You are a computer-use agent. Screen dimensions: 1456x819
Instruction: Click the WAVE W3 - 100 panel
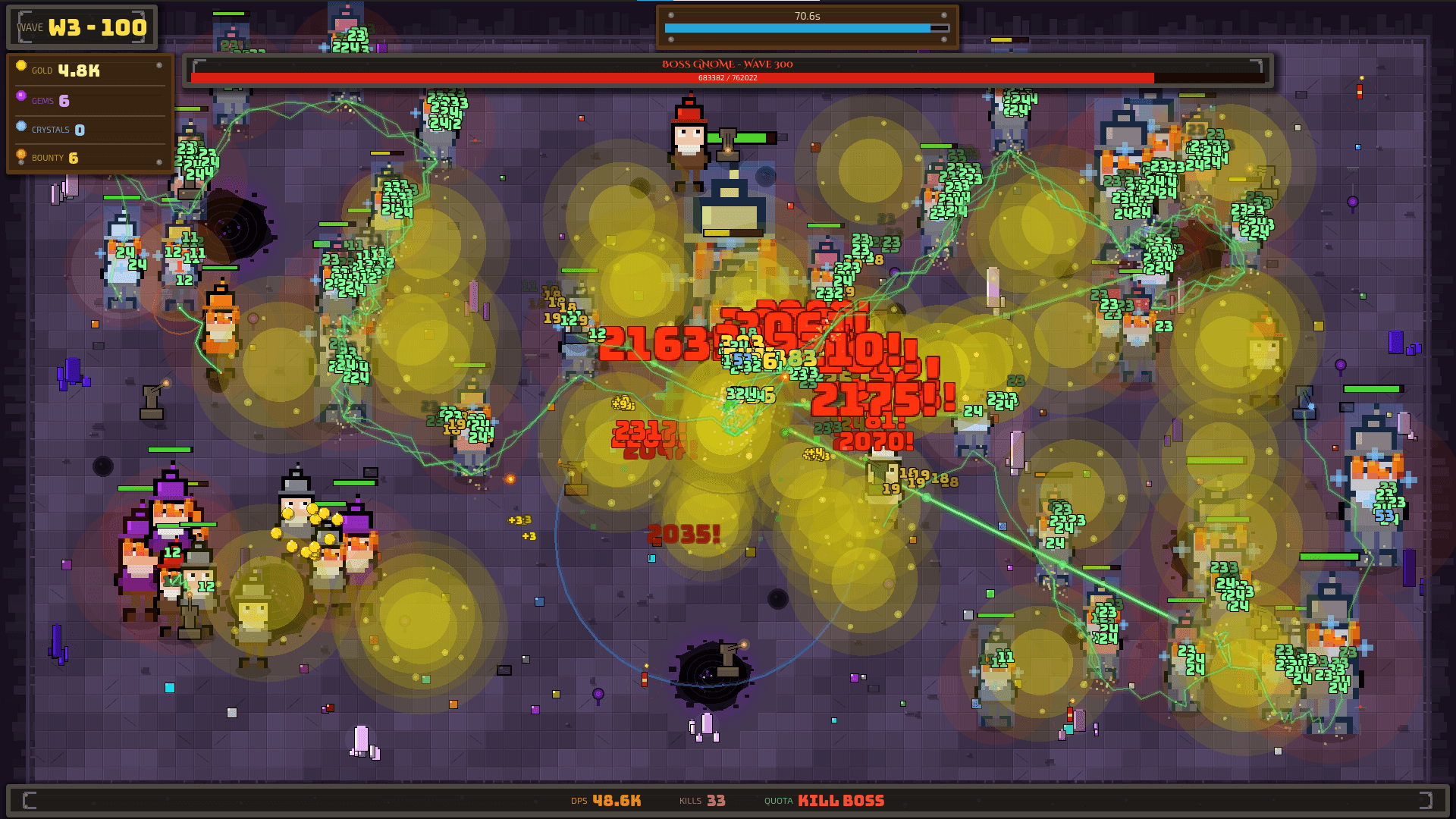[81, 27]
